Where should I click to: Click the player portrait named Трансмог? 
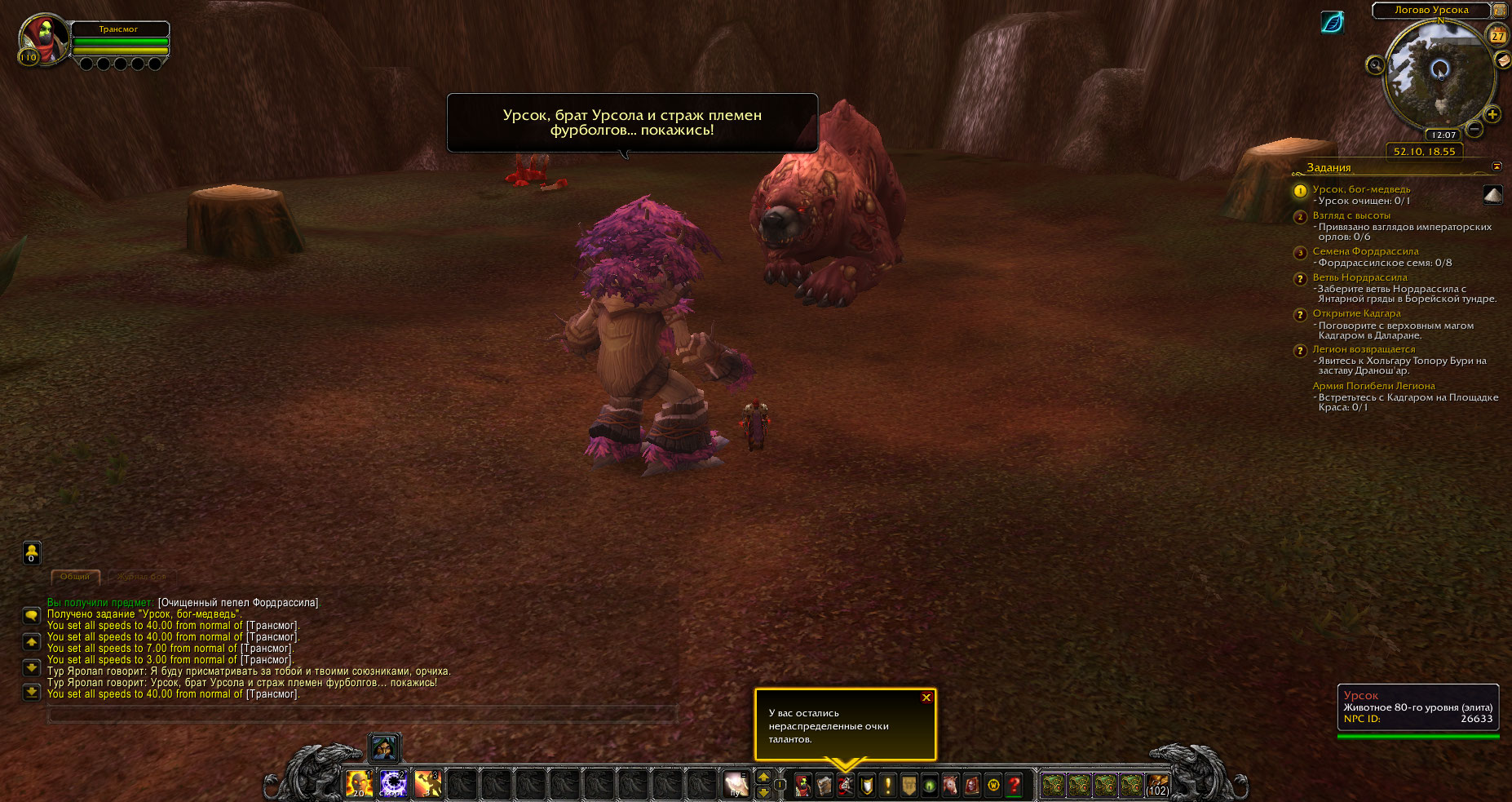[44, 39]
